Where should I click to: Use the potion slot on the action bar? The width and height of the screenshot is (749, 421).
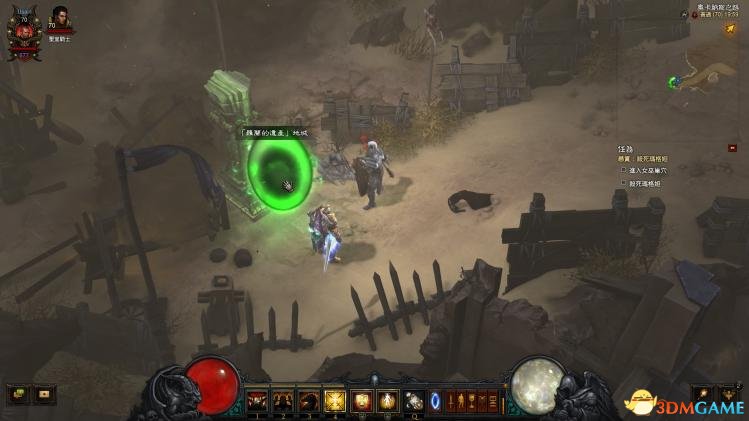[414, 400]
